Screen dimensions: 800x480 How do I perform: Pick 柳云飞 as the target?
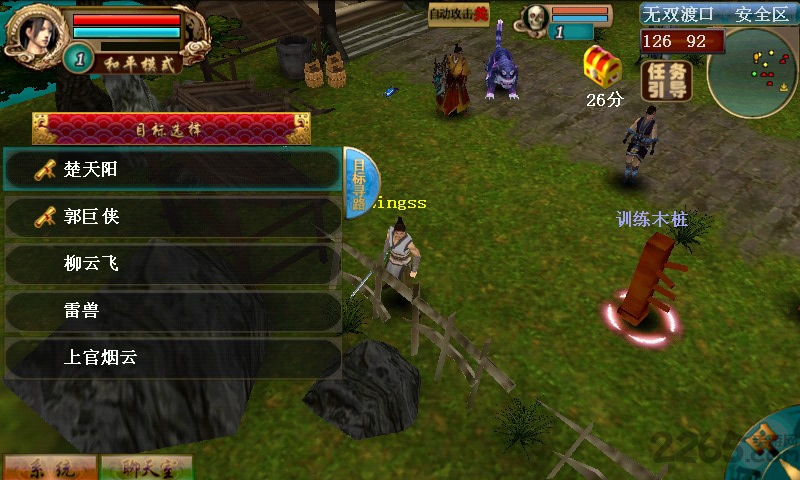coord(172,264)
